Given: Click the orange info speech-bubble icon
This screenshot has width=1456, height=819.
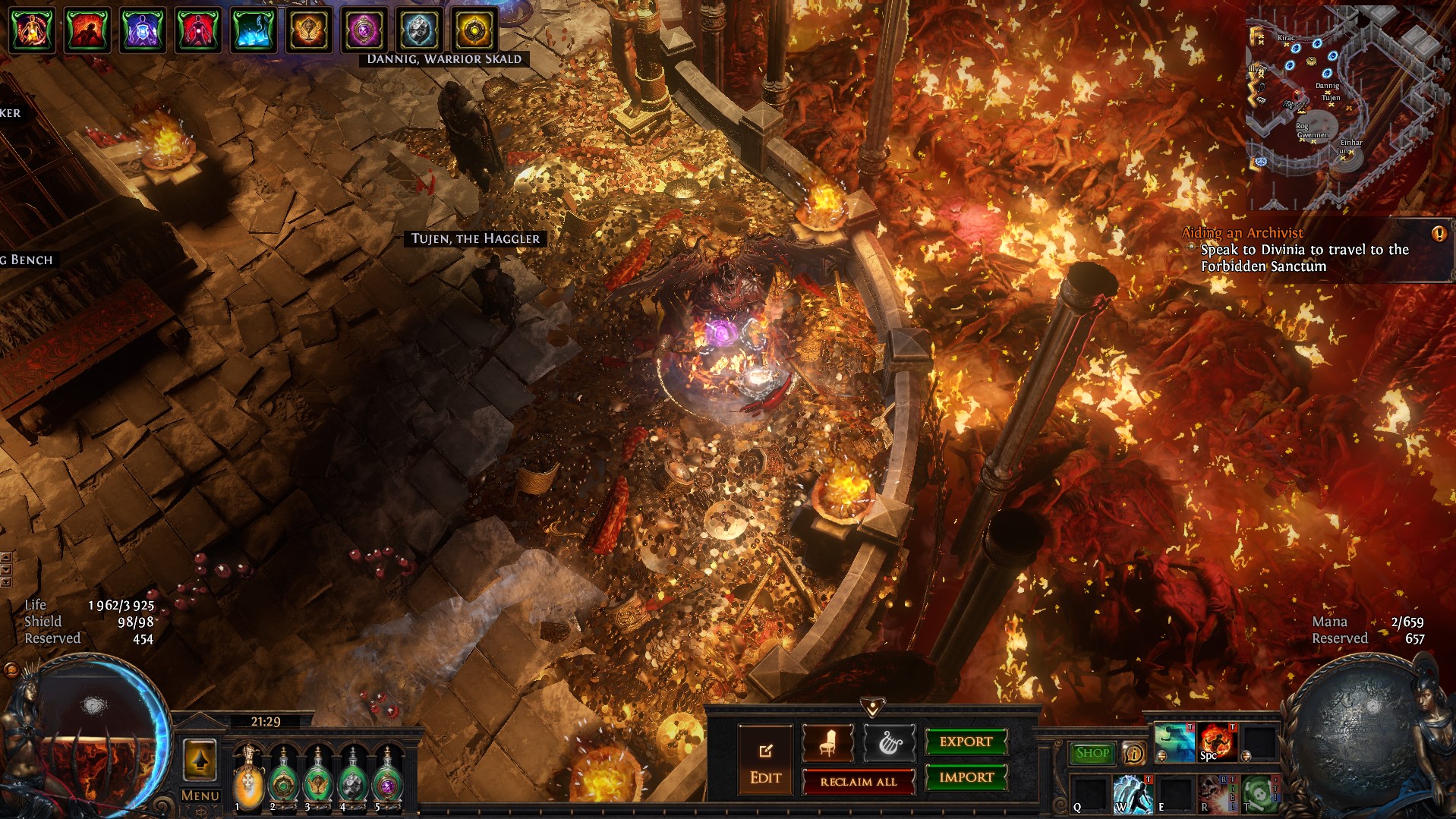Looking at the screenshot, I should [1133, 753].
